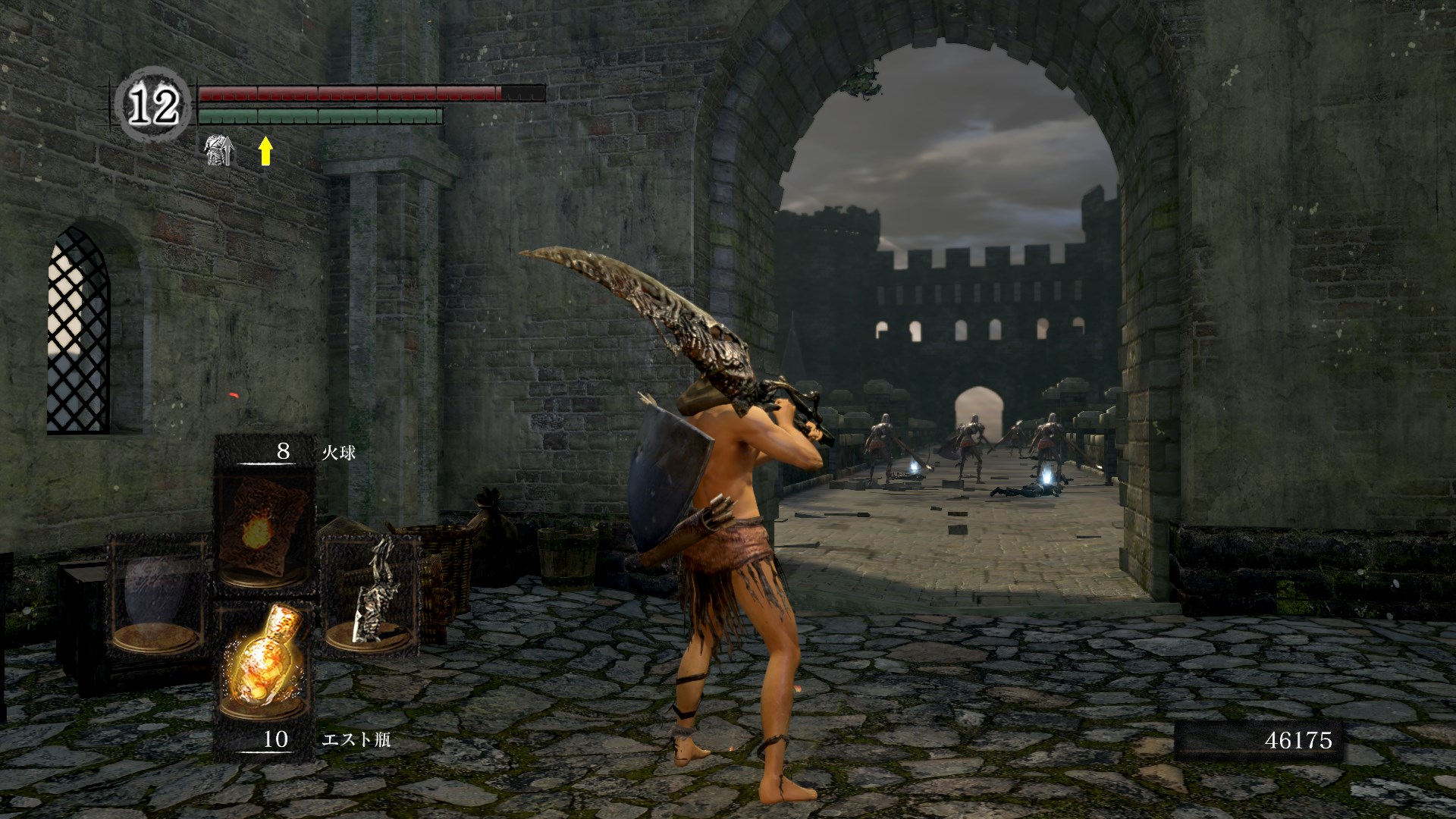The height and width of the screenshot is (819, 1456).
Task: Click the yellow up-arrow buff icon
Action: coord(265,151)
